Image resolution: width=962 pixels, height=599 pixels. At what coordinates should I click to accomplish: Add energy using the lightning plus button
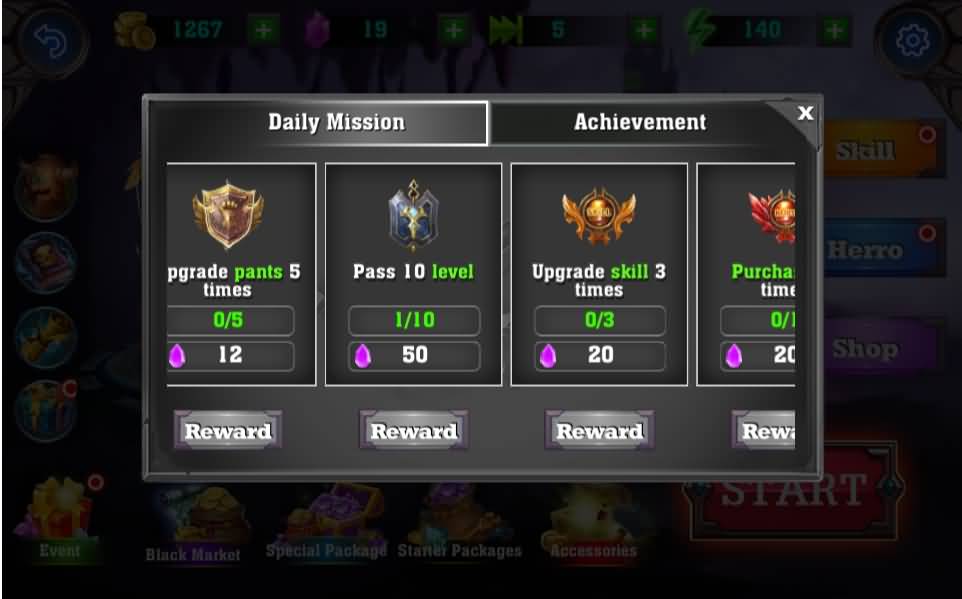coord(833,30)
